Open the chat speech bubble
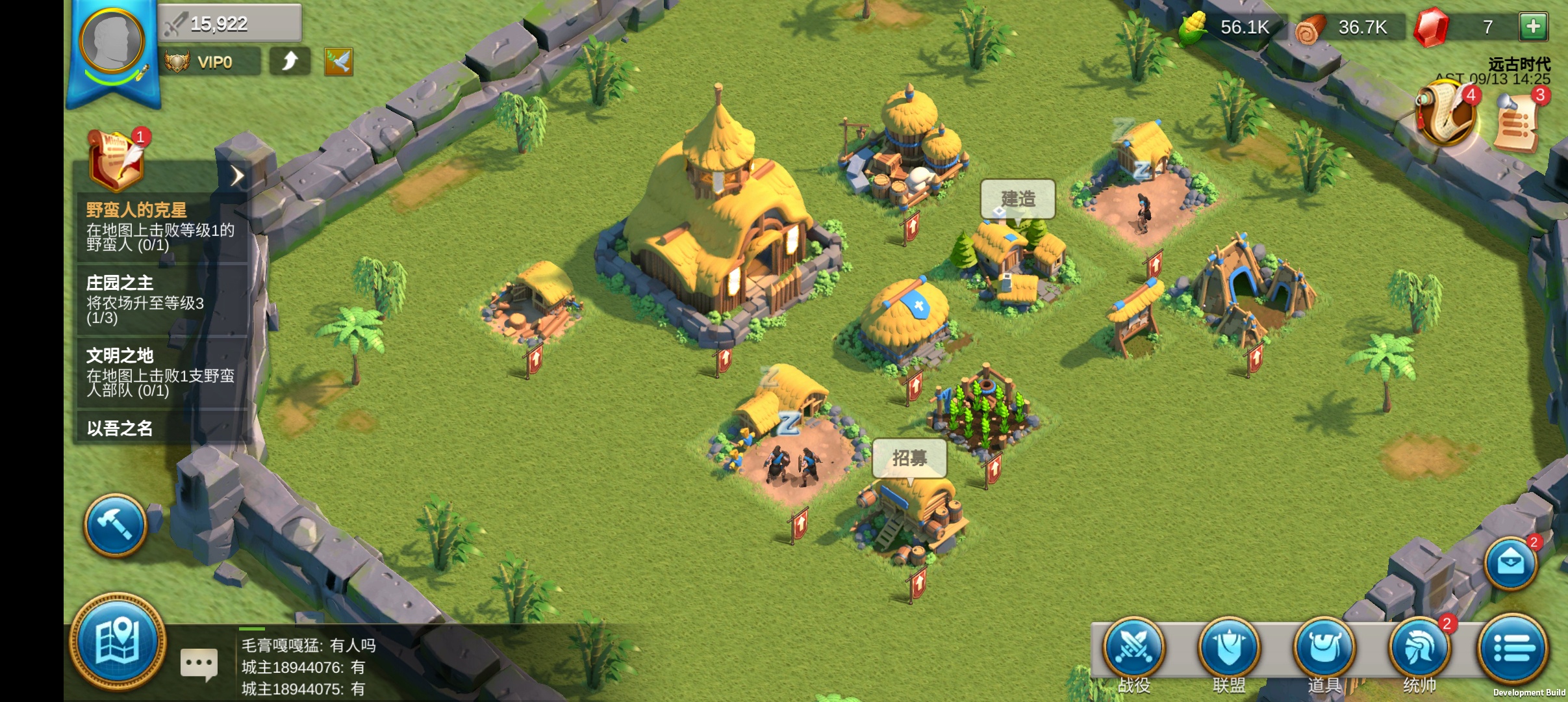This screenshot has width=1568, height=702. [199, 664]
